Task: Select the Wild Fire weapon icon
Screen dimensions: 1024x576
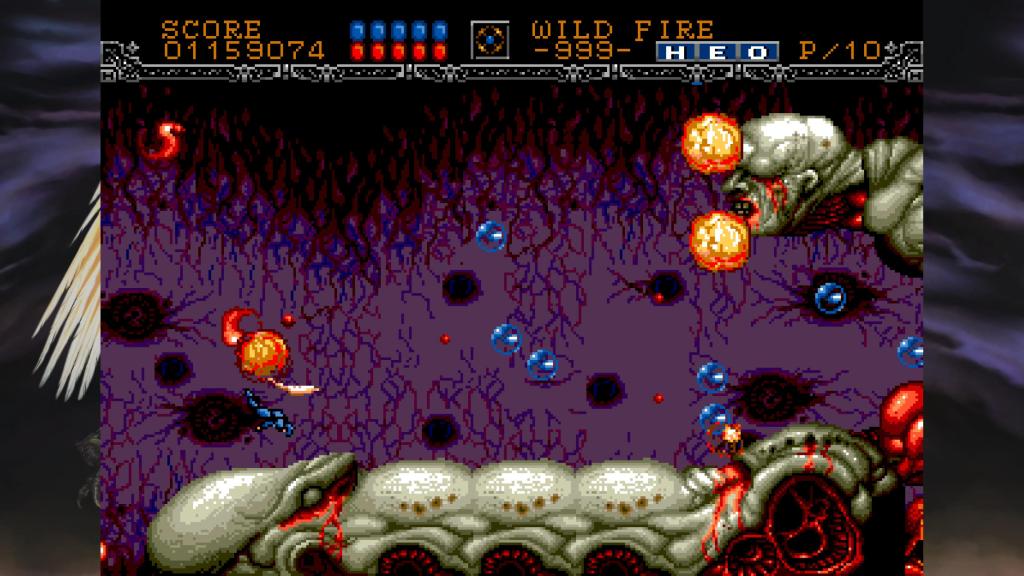Action: pyautogui.click(x=490, y=39)
